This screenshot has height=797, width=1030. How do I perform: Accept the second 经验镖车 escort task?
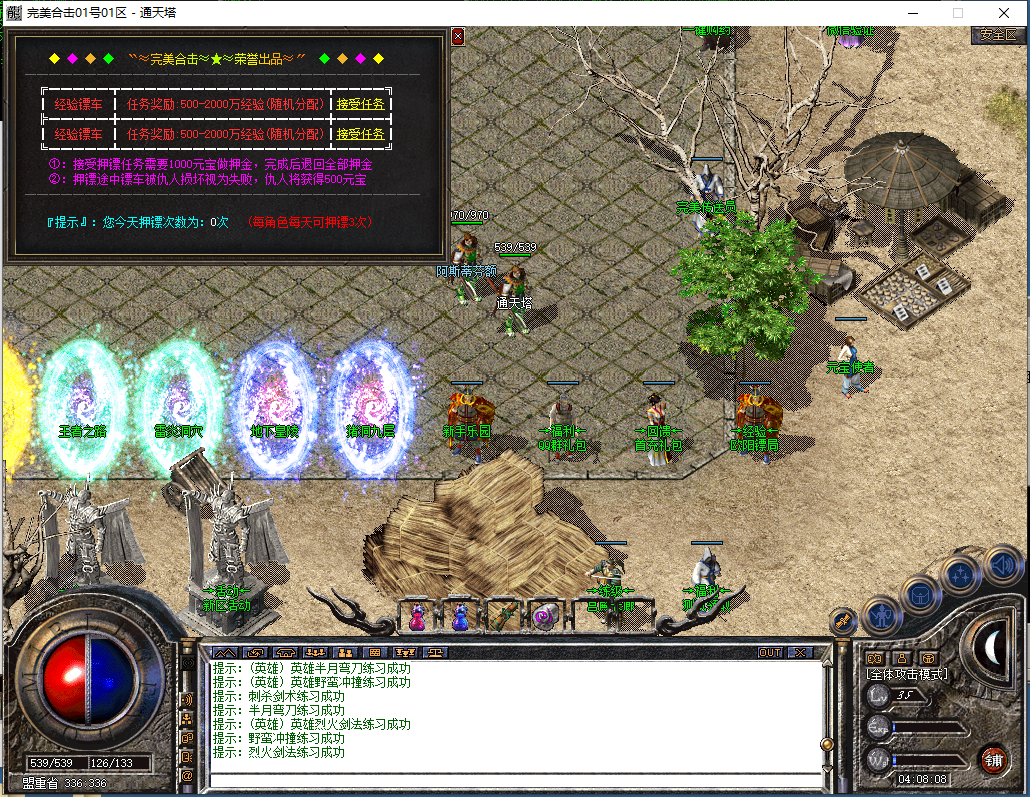point(360,134)
